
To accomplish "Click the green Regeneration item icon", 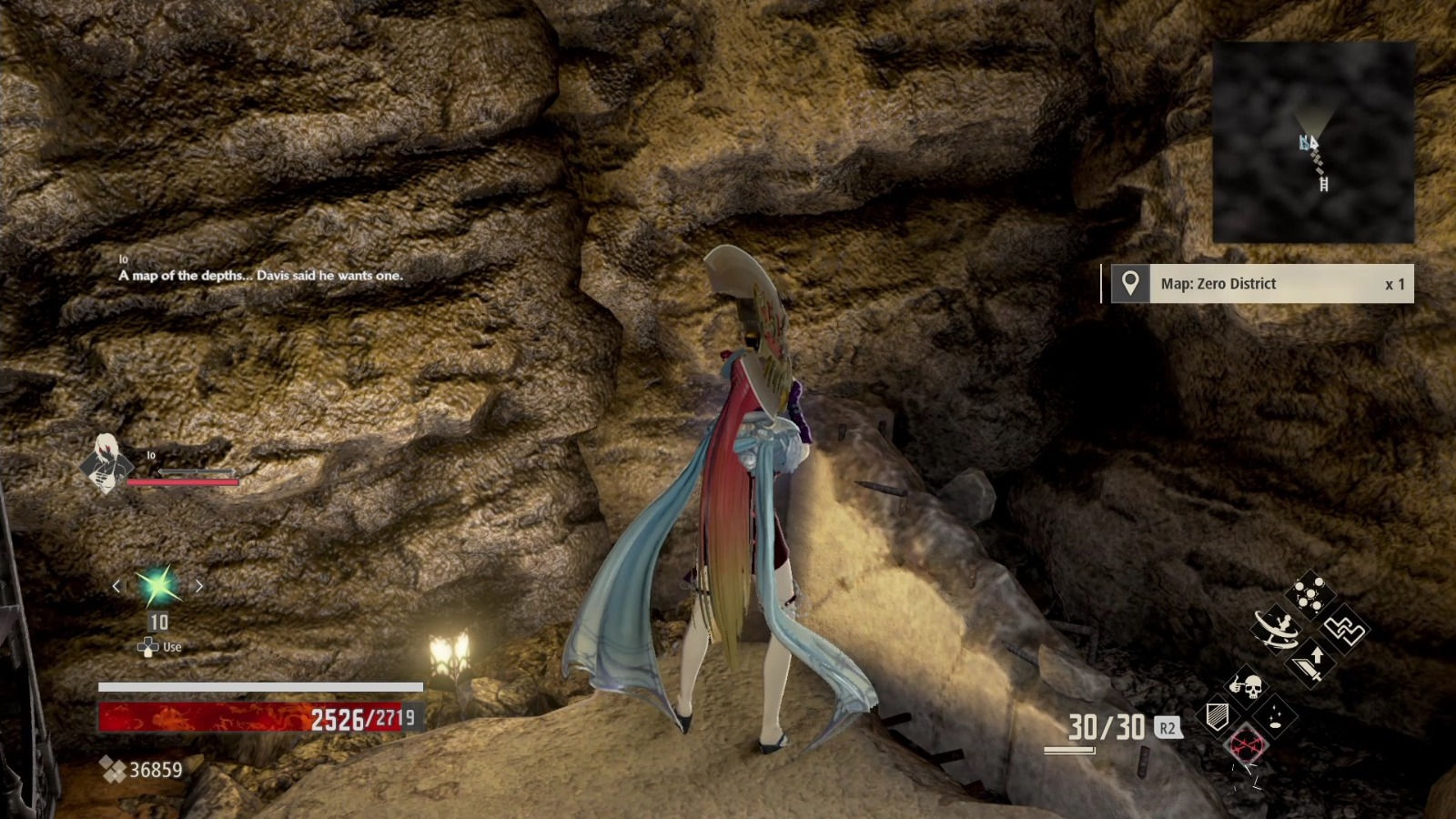I will point(160,588).
